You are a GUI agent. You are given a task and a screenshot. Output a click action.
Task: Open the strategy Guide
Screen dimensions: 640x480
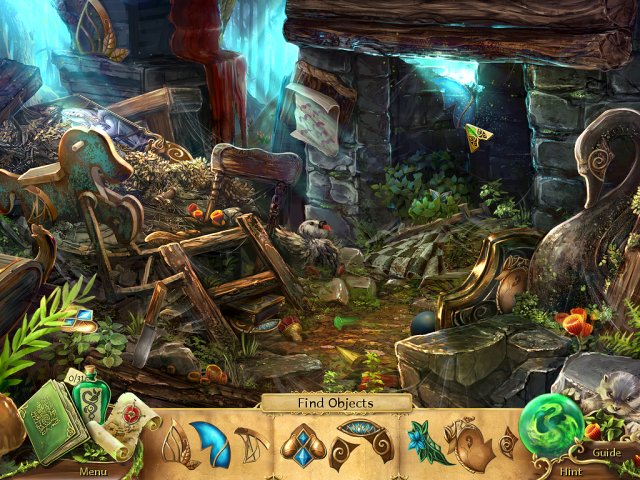click(x=606, y=452)
